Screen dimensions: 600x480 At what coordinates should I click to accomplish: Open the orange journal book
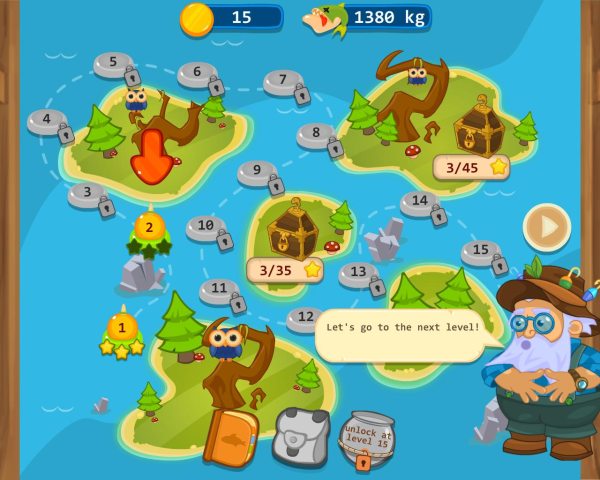click(x=230, y=437)
